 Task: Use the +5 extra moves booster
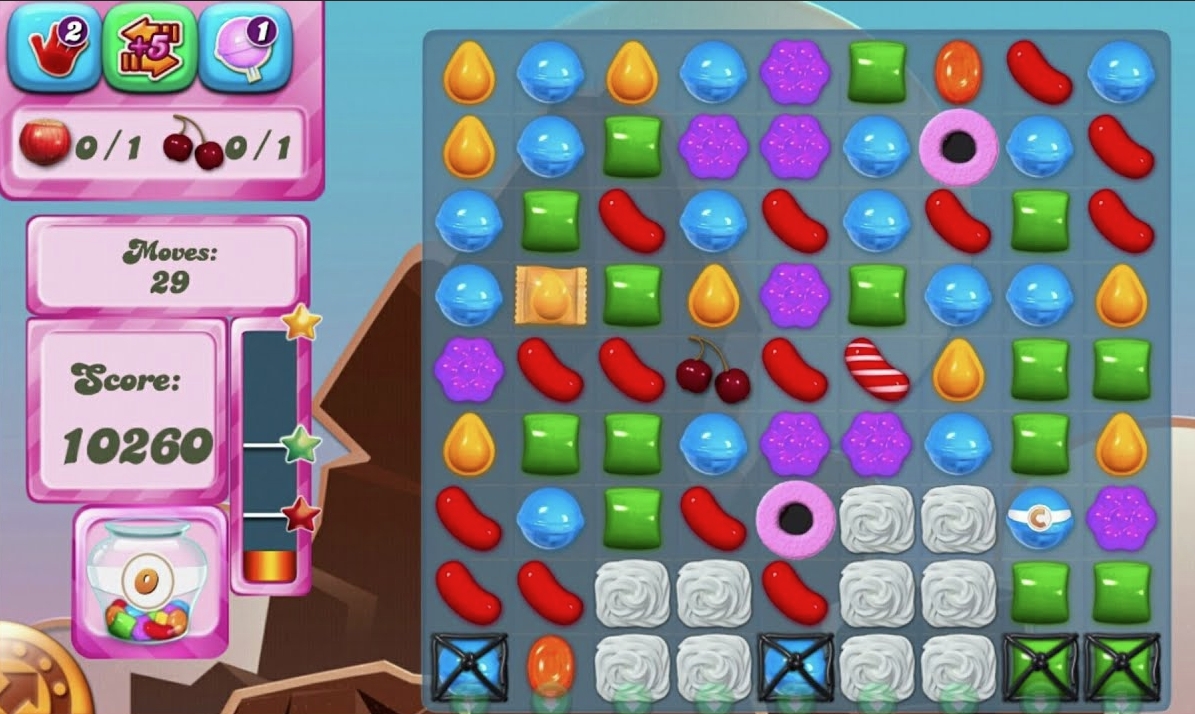tap(149, 47)
